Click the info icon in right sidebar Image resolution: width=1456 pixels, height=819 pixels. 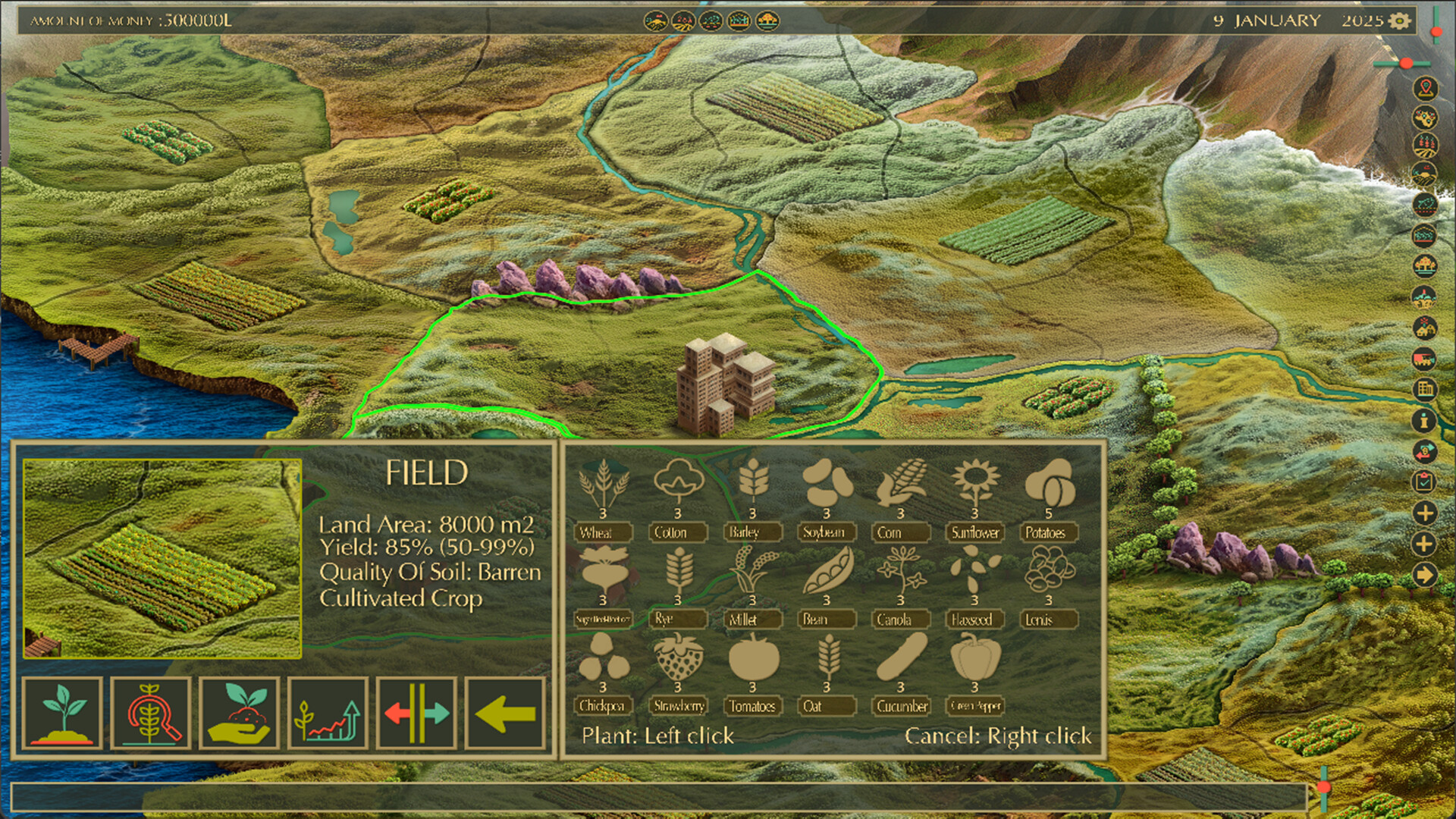(1424, 422)
